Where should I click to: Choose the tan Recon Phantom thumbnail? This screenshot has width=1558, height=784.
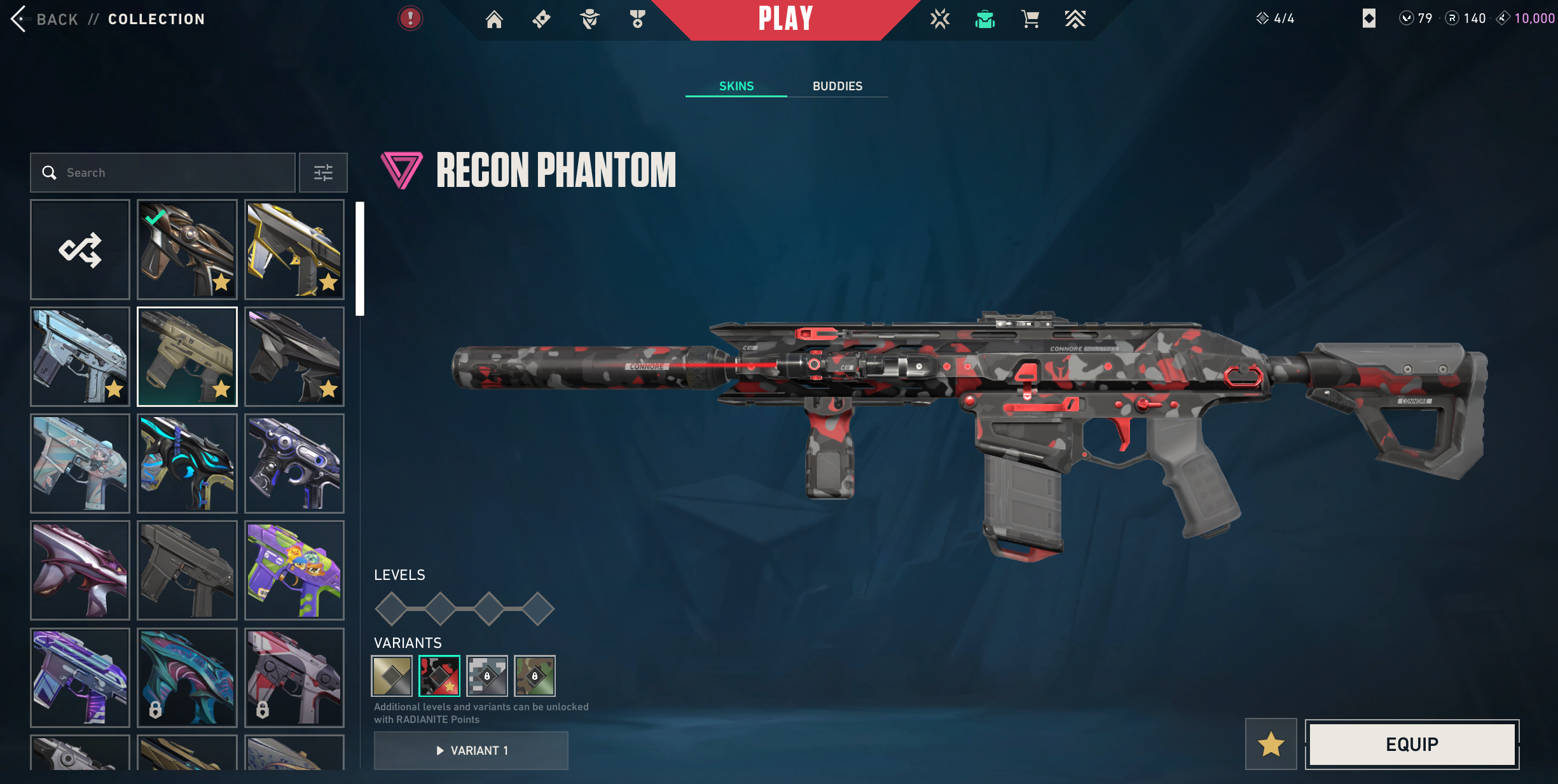tap(187, 356)
